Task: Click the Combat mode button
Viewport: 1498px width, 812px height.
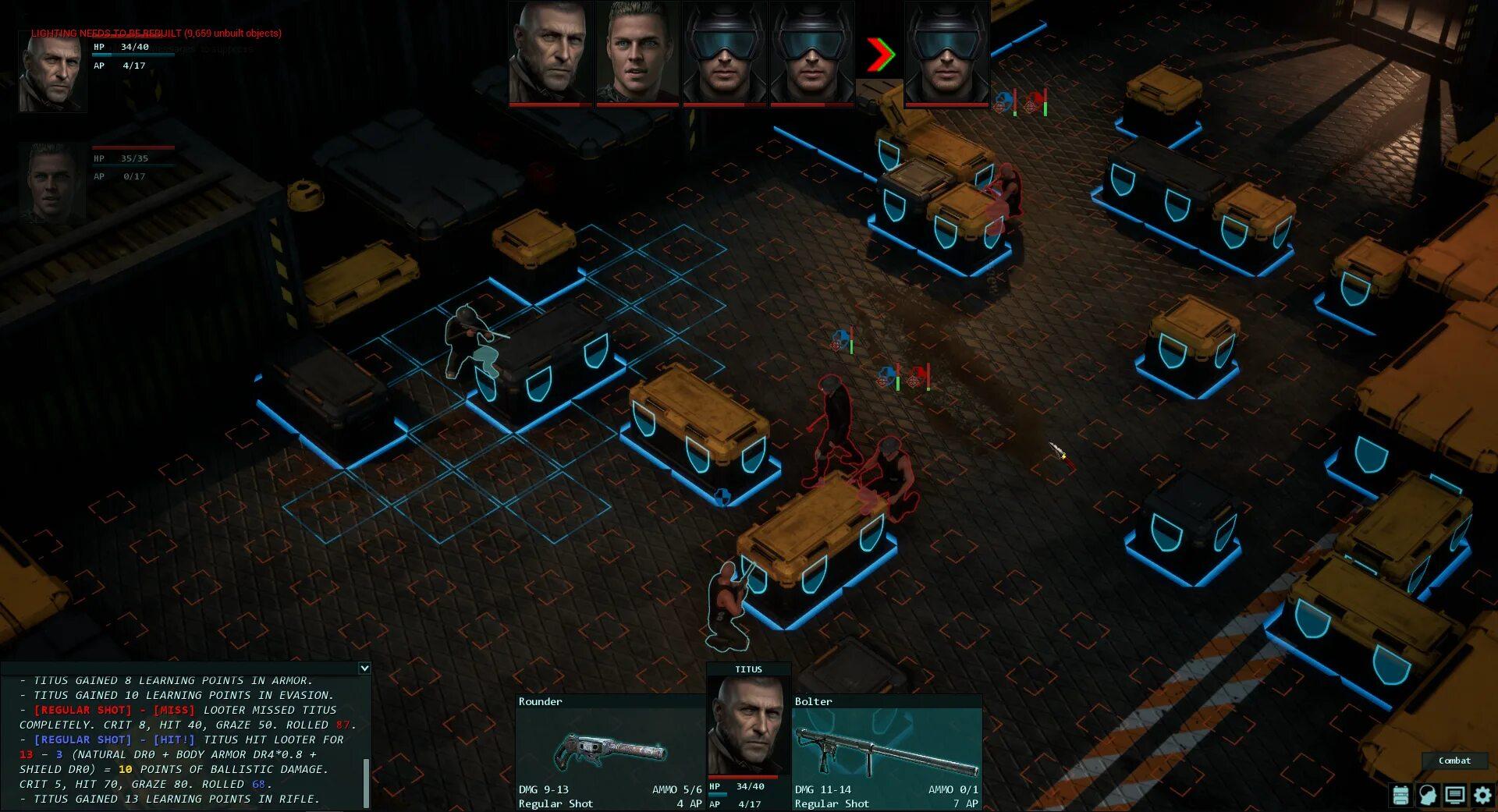Action: coord(1454,761)
